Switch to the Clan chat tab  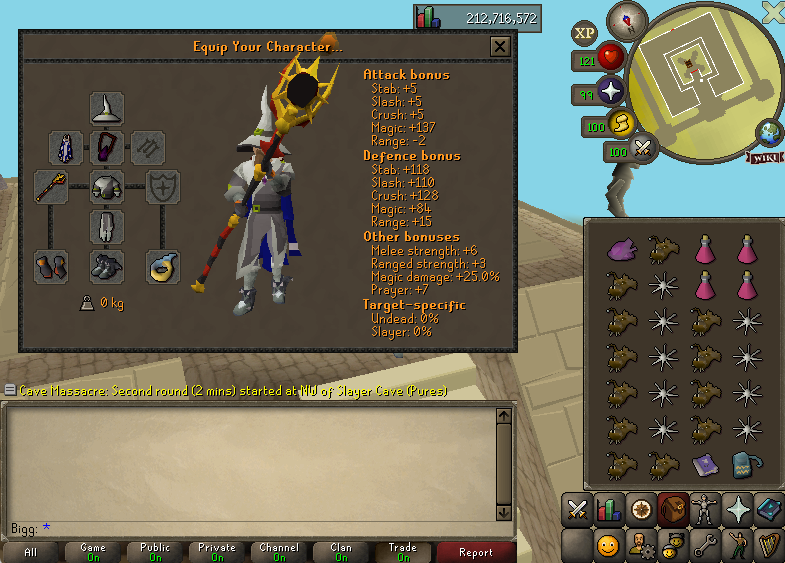(341, 552)
